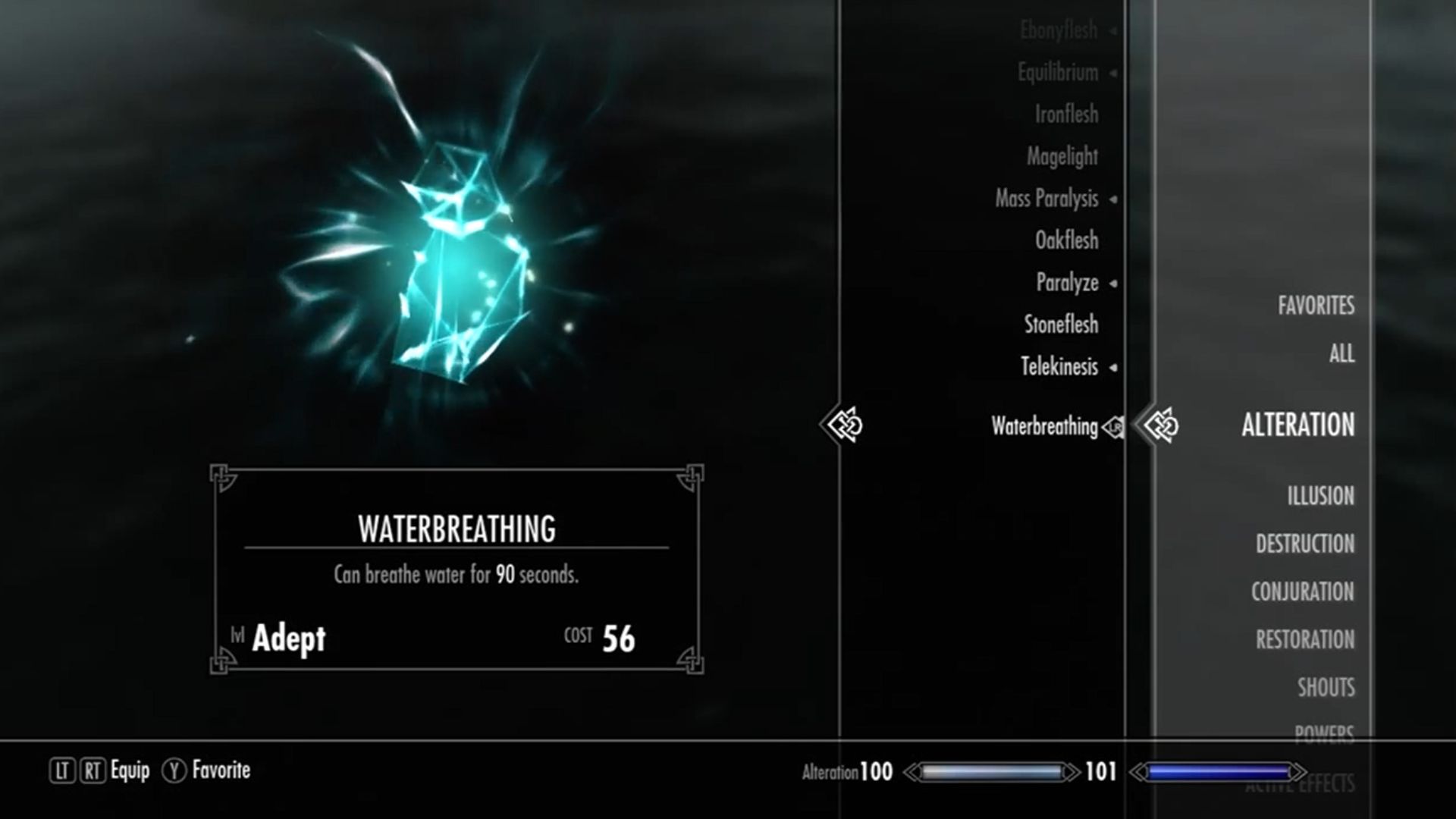Toggle the favorite marker next to Paralyze
Viewport: 1456px width, 819px height.
click(x=1112, y=282)
